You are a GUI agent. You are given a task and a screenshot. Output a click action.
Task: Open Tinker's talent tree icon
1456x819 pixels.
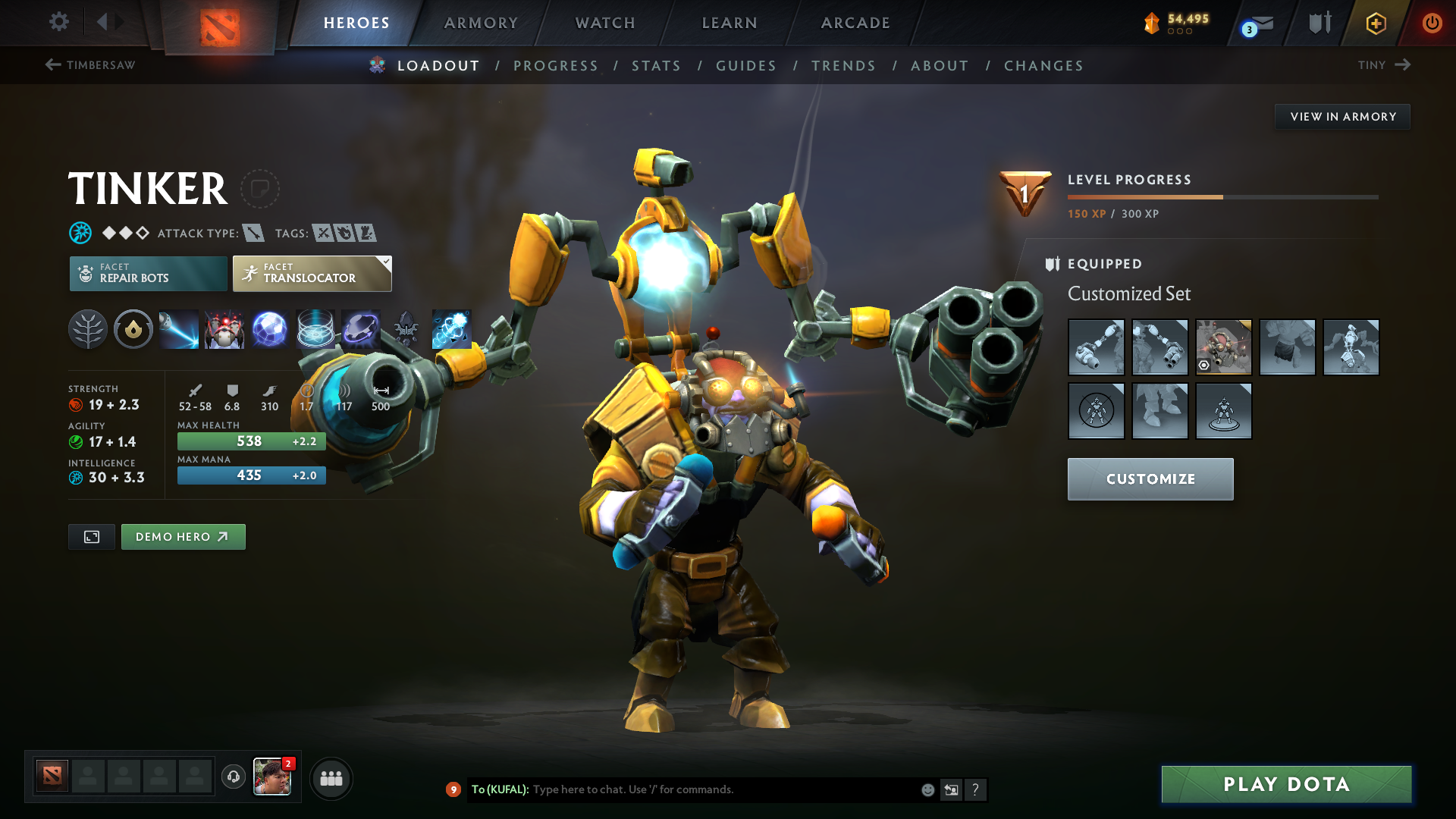87,329
